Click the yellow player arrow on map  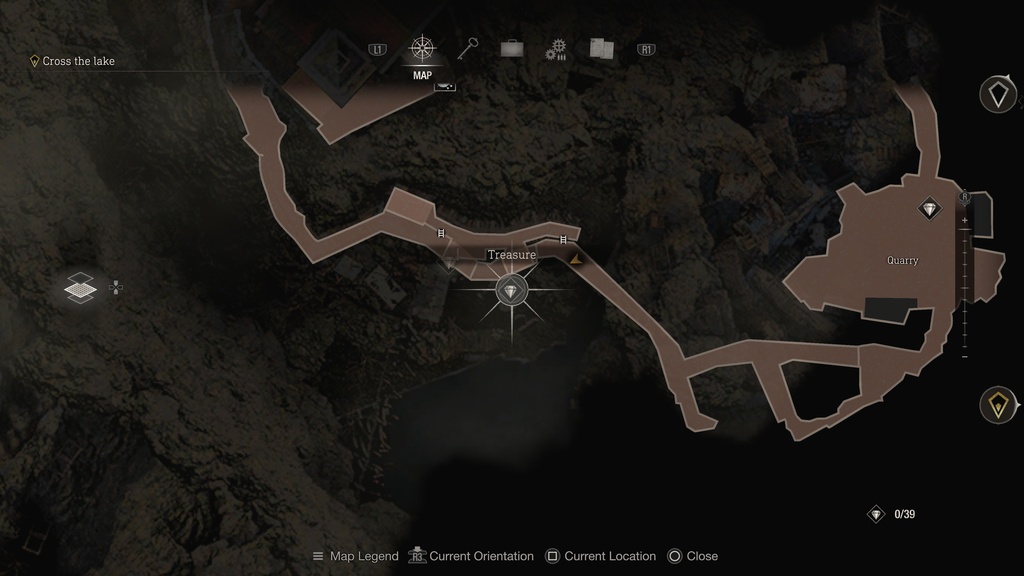click(x=576, y=259)
